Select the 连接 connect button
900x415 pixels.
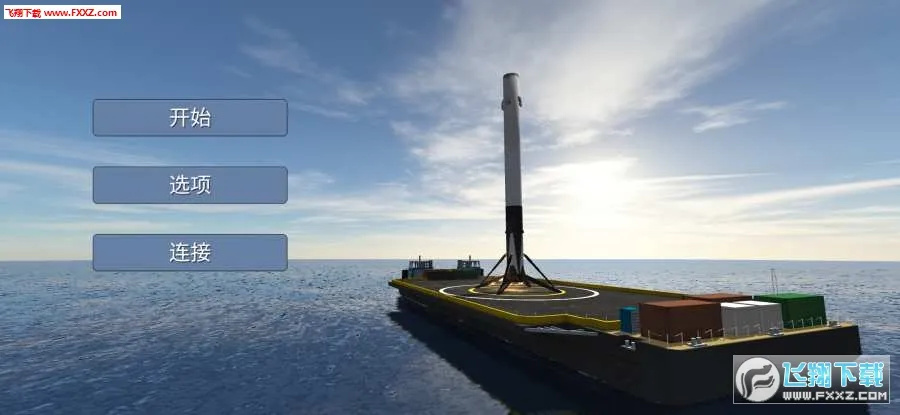tap(190, 252)
